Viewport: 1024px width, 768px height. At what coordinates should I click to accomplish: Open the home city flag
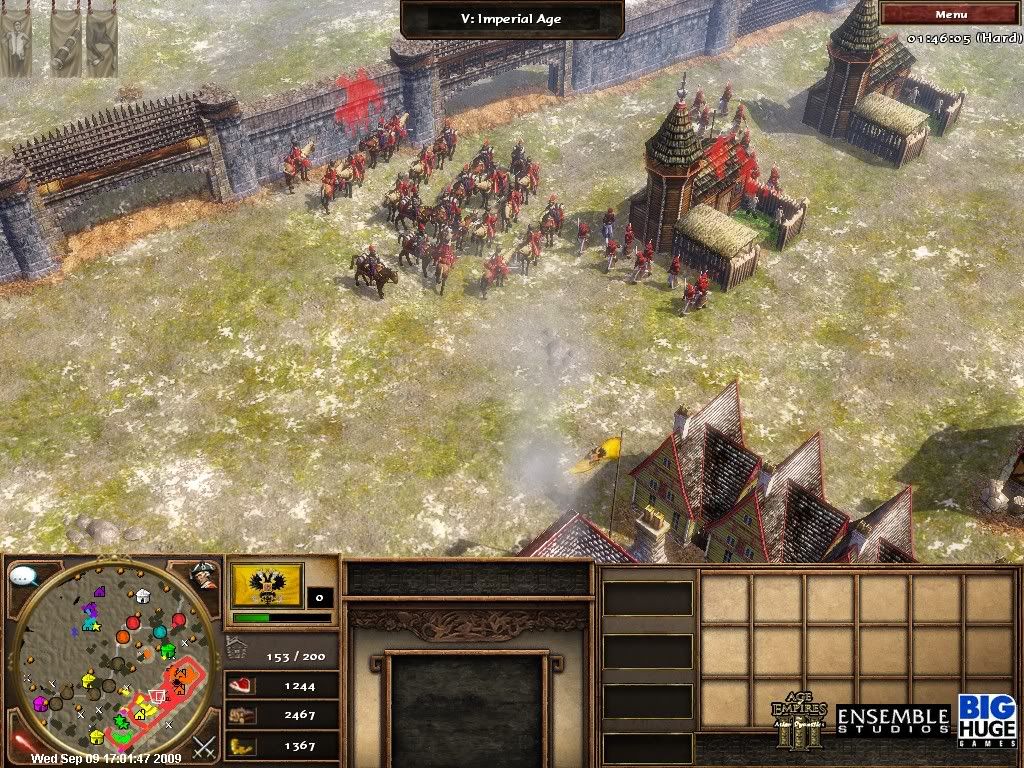tap(266, 584)
